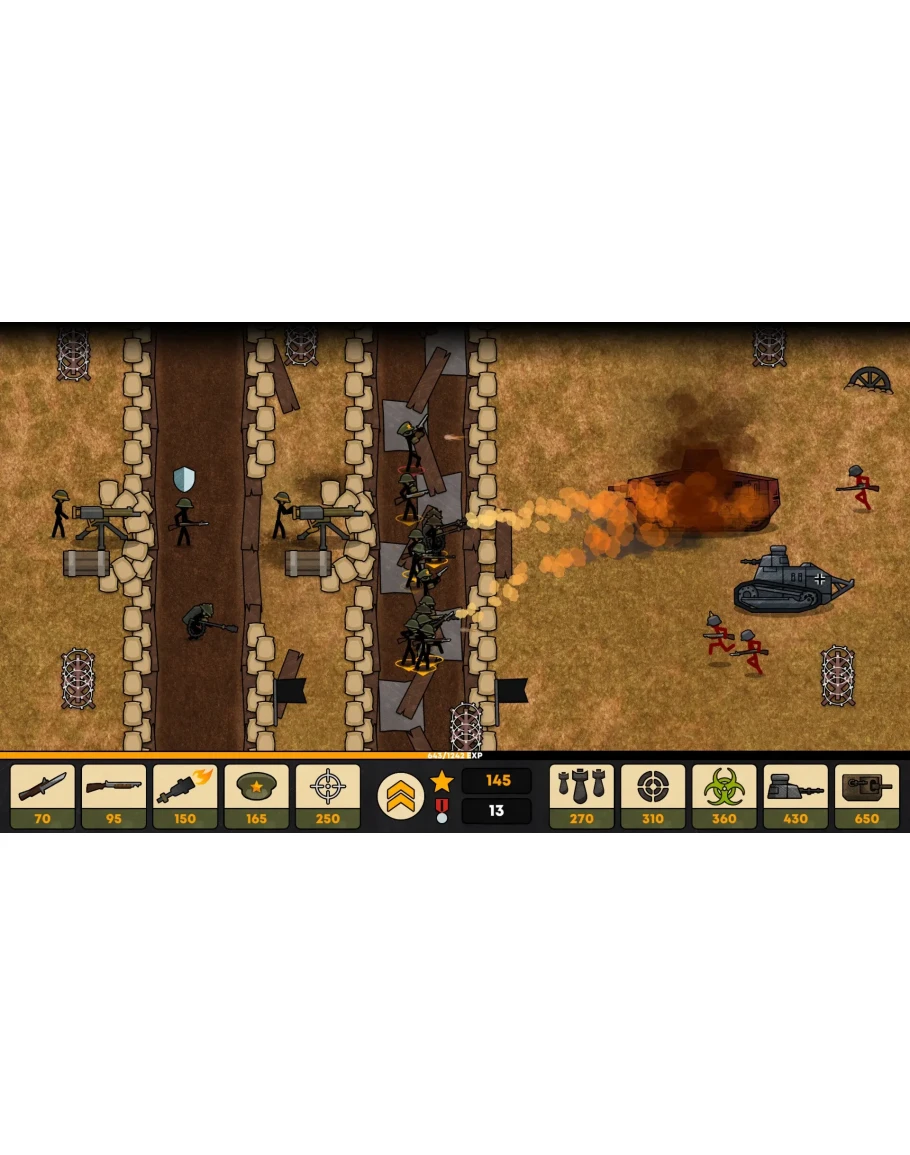
Task: Choose the sniper crosshair unit for 250
Action: [x=328, y=796]
